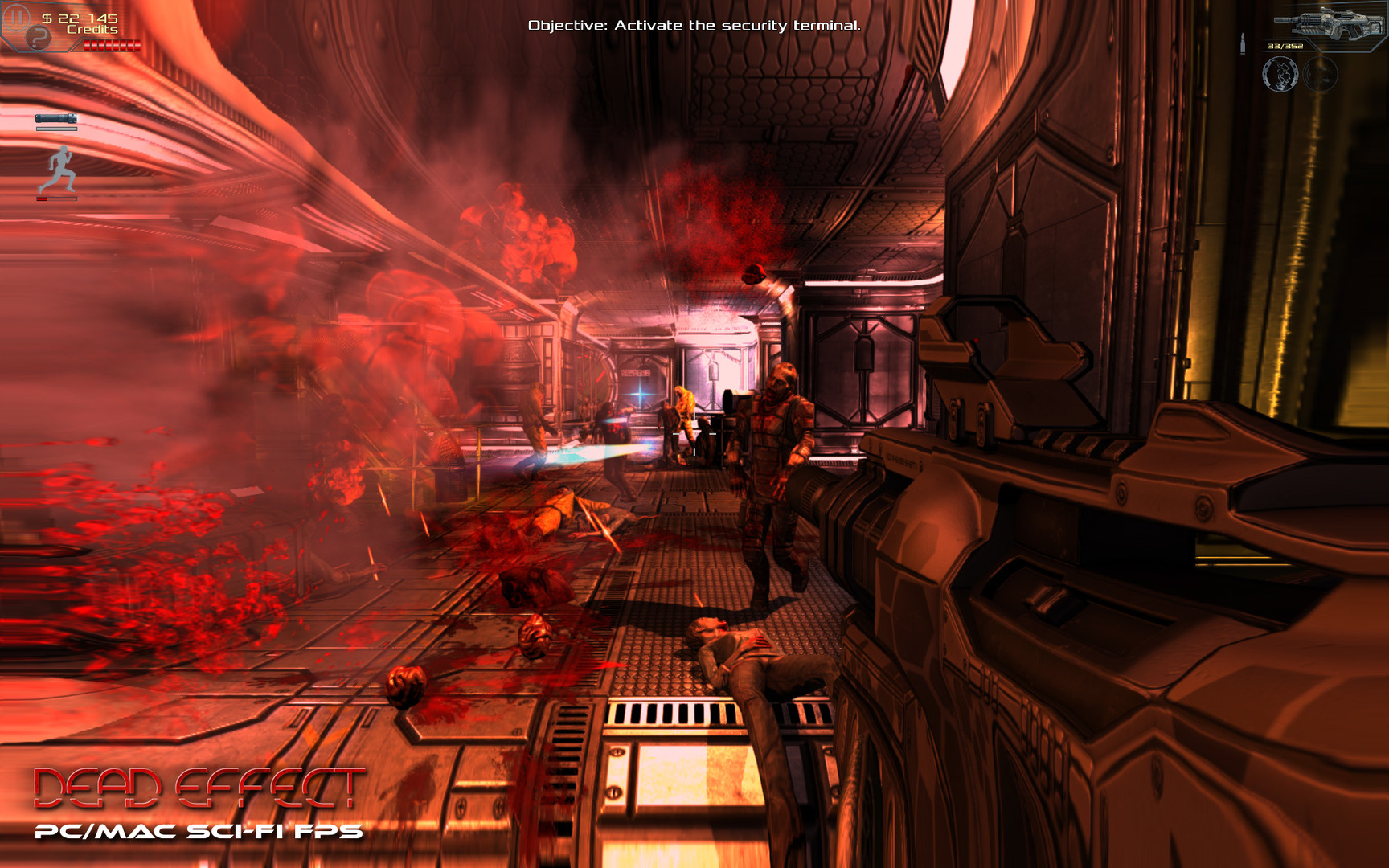
Task: Toggle the flashlight battery indicator
Action: tap(56, 129)
